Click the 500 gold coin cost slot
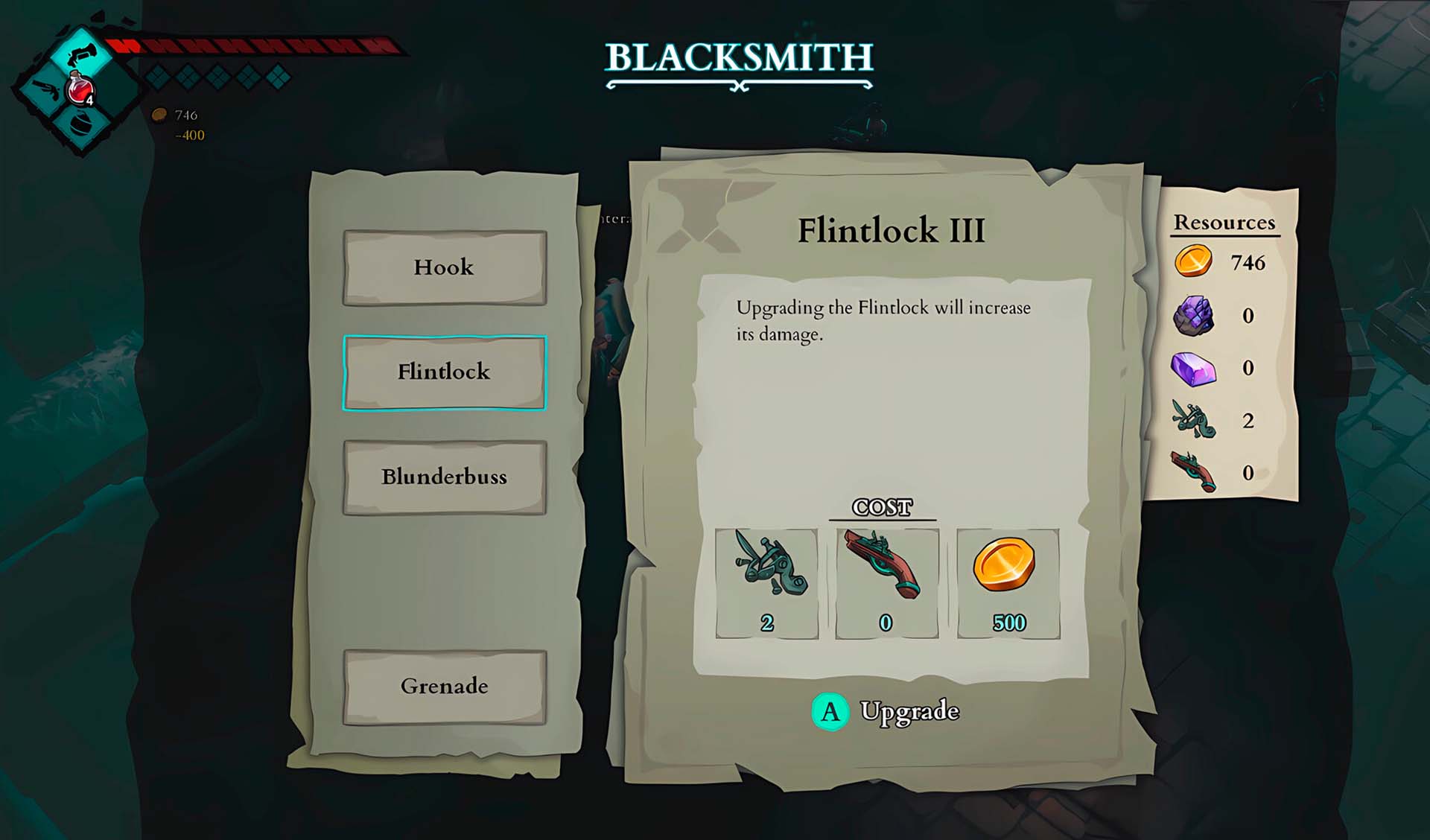1430x840 pixels. pyautogui.click(x=1008, y=583)
